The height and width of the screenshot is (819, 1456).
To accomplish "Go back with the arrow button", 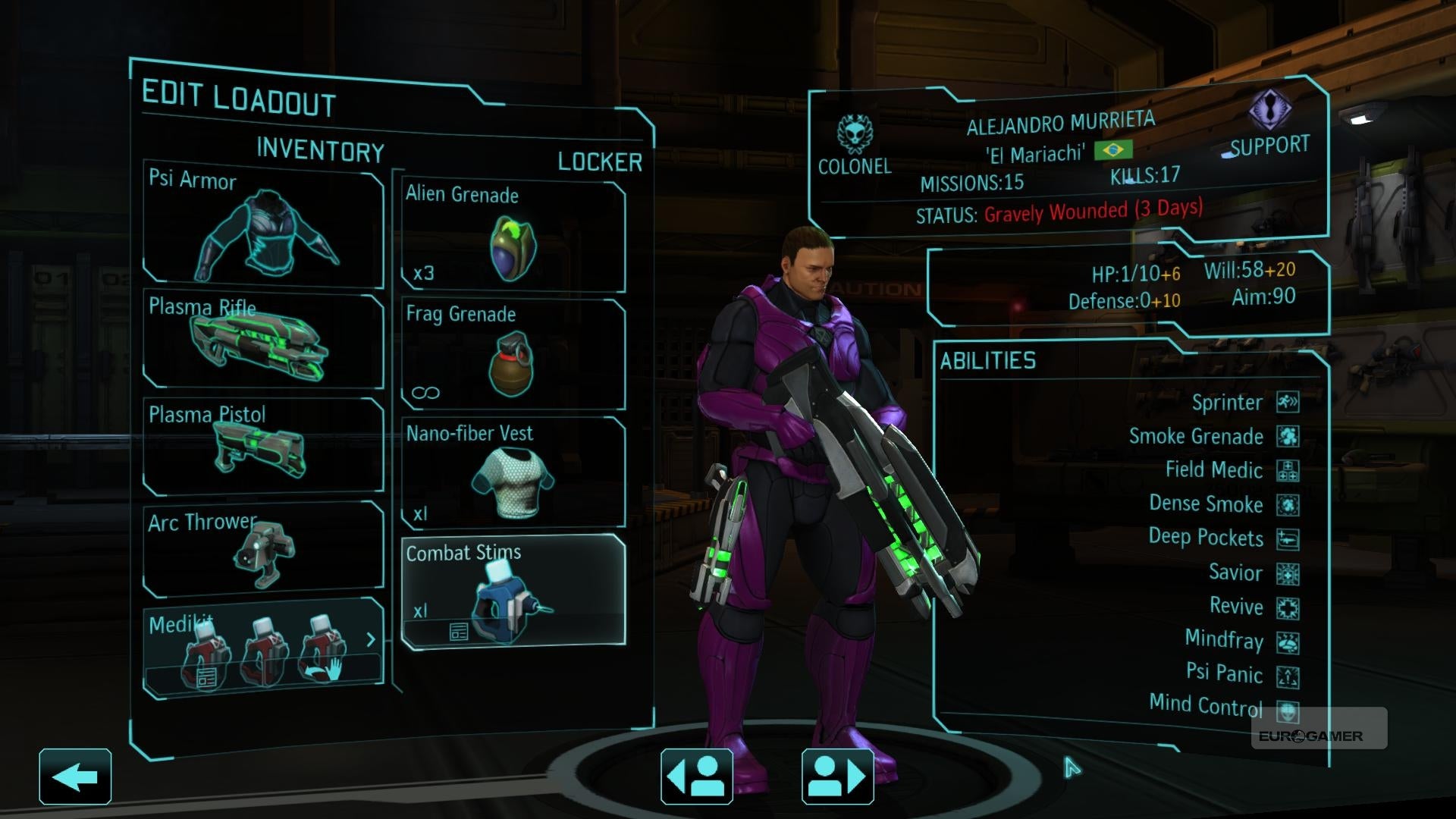I will pos(75,777).
